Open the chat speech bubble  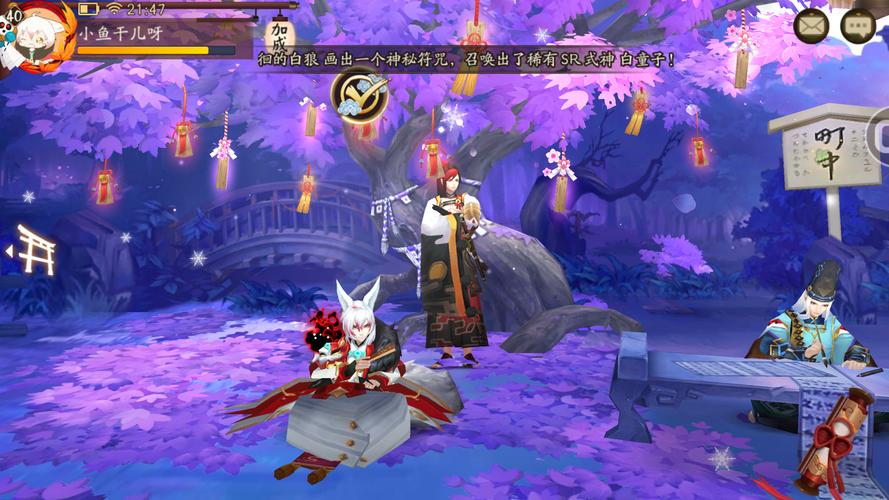(858, 26)
